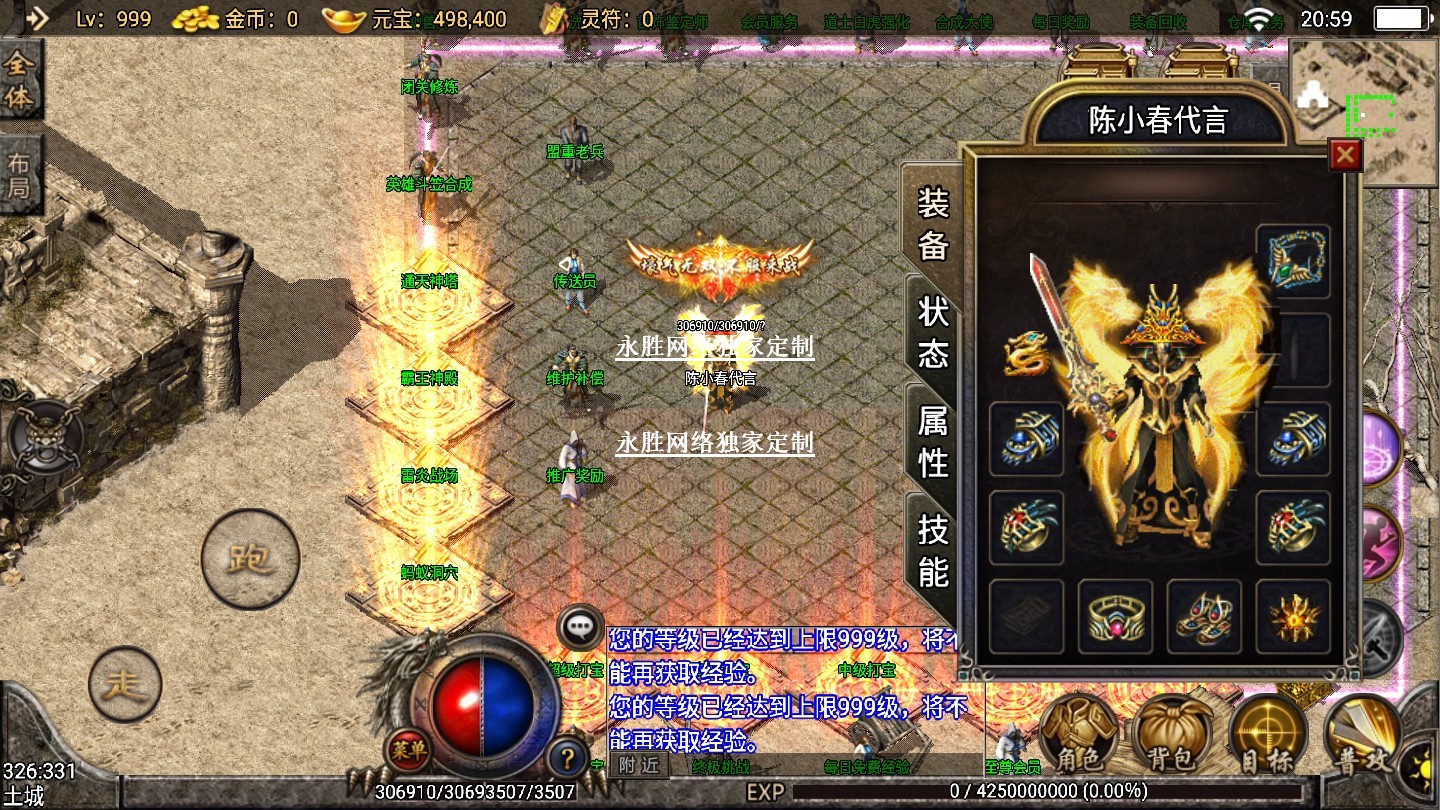The image size is (1440, 810).
Task: Switch to the 附近 nearby chat channel
Action: (638, 766)
